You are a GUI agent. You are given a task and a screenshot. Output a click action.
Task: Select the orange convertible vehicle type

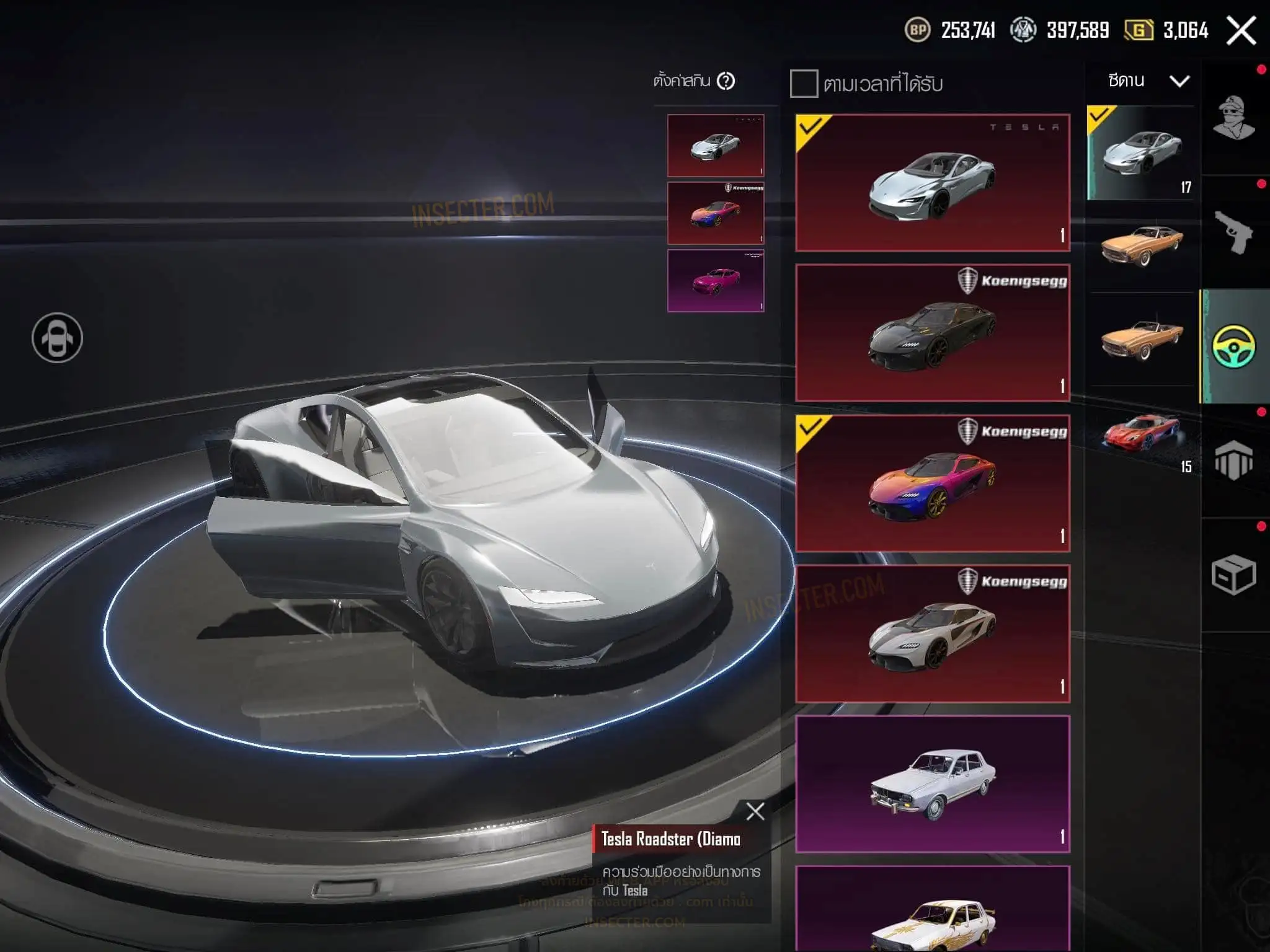[x=1142, y=339]
